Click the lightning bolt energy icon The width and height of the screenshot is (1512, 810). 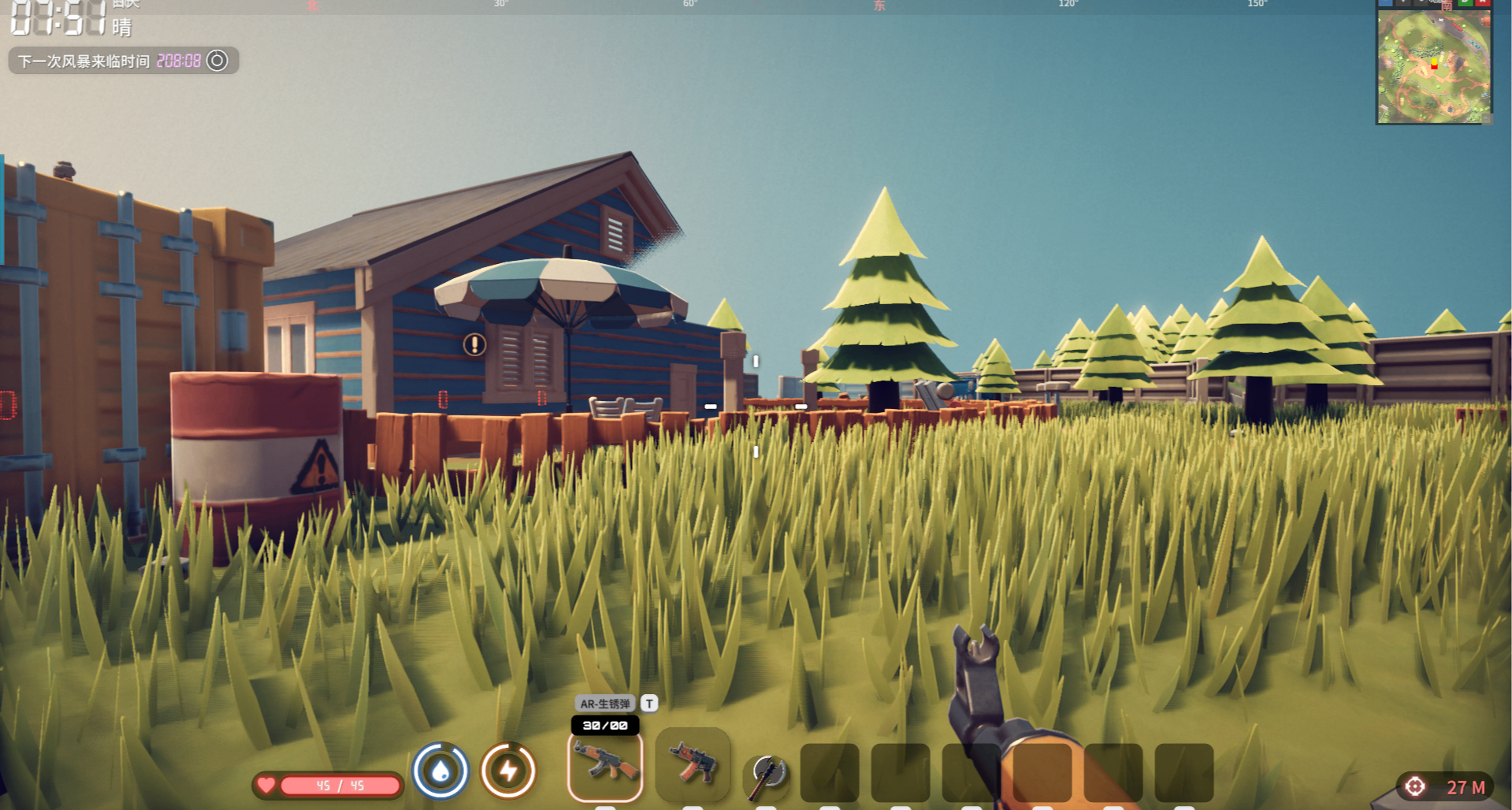tap(509, 771)
